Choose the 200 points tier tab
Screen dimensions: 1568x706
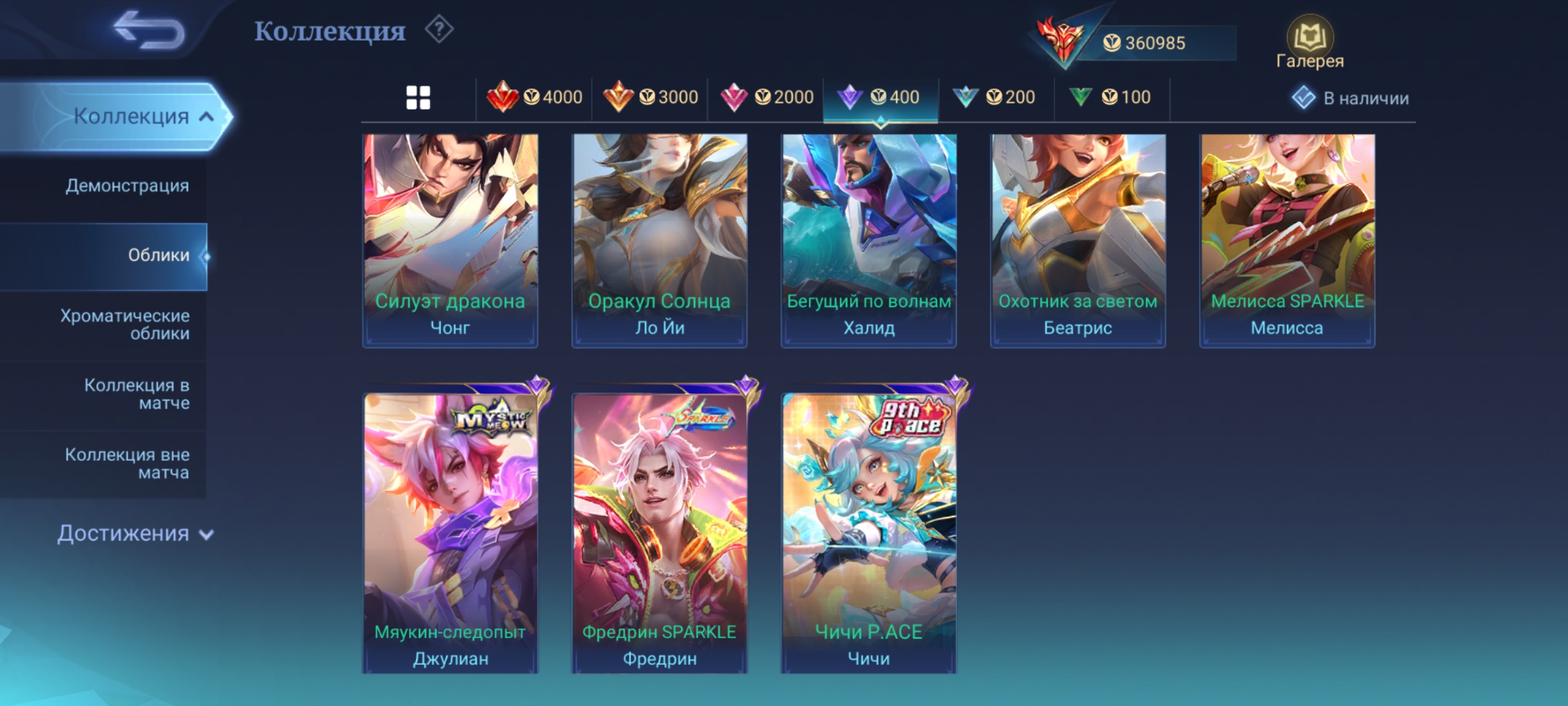994,98
